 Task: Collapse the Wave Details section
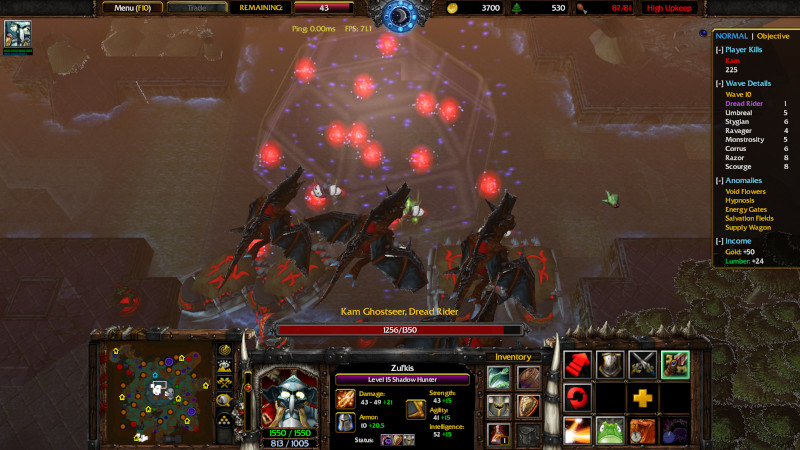(719, 83)
